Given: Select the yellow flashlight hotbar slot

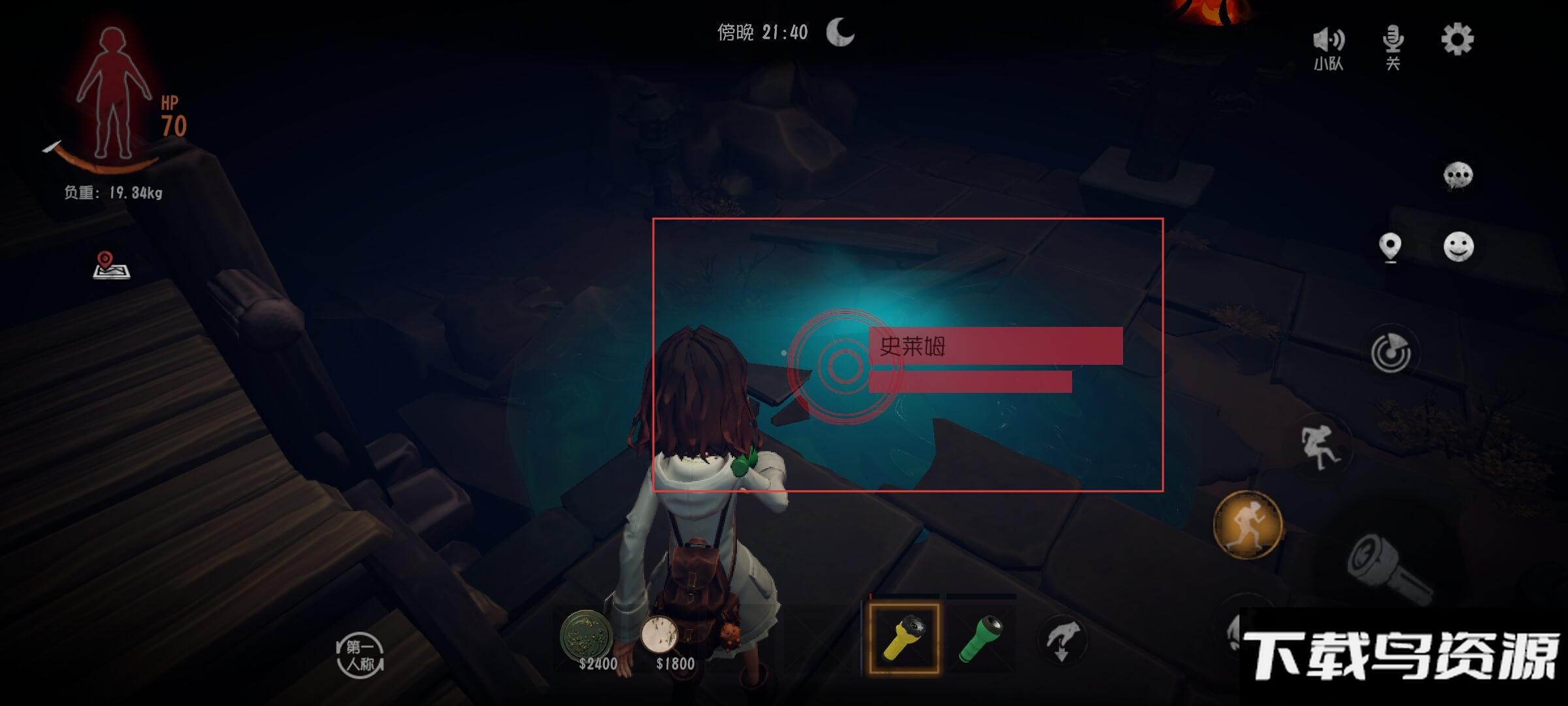Looking at the screenshot, I should coord(904,639).
